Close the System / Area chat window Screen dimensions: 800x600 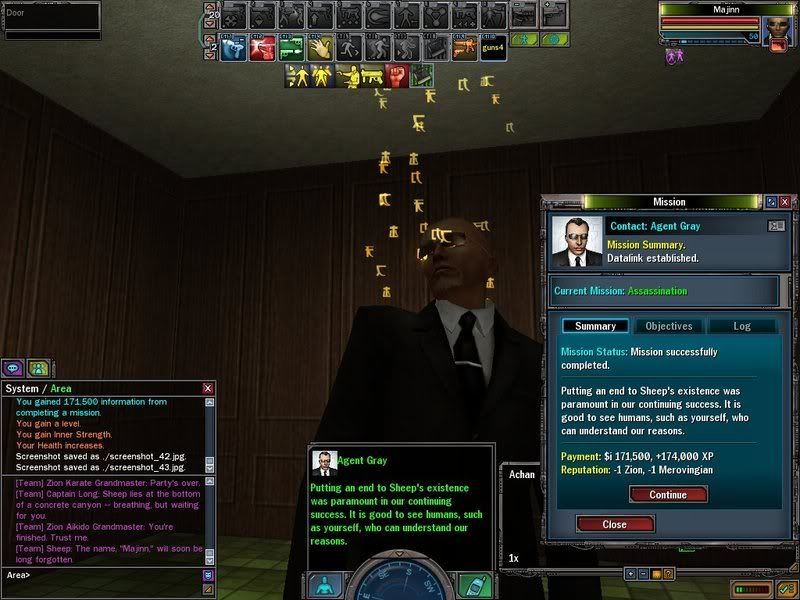click(208, 388)
